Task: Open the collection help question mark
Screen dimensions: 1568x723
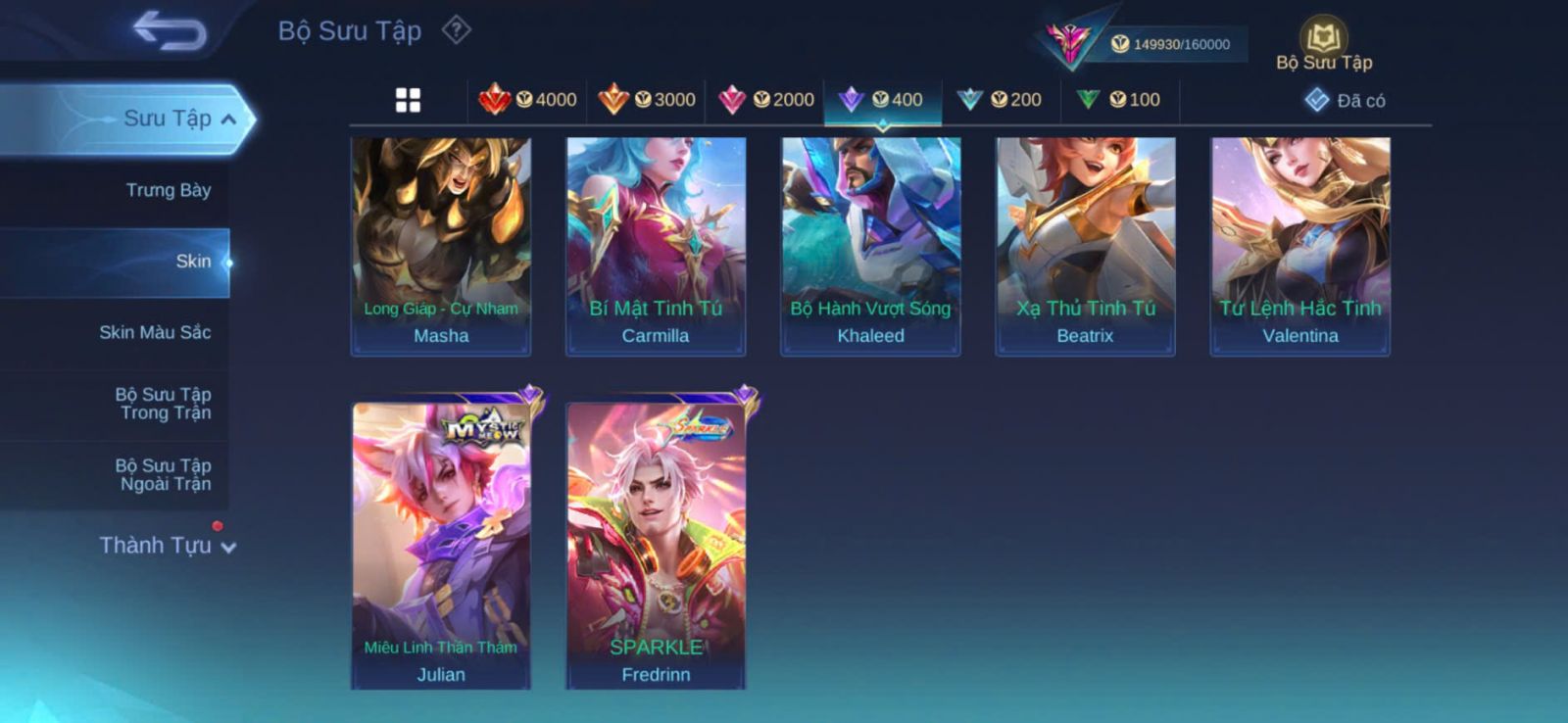Action: point(456,30)
